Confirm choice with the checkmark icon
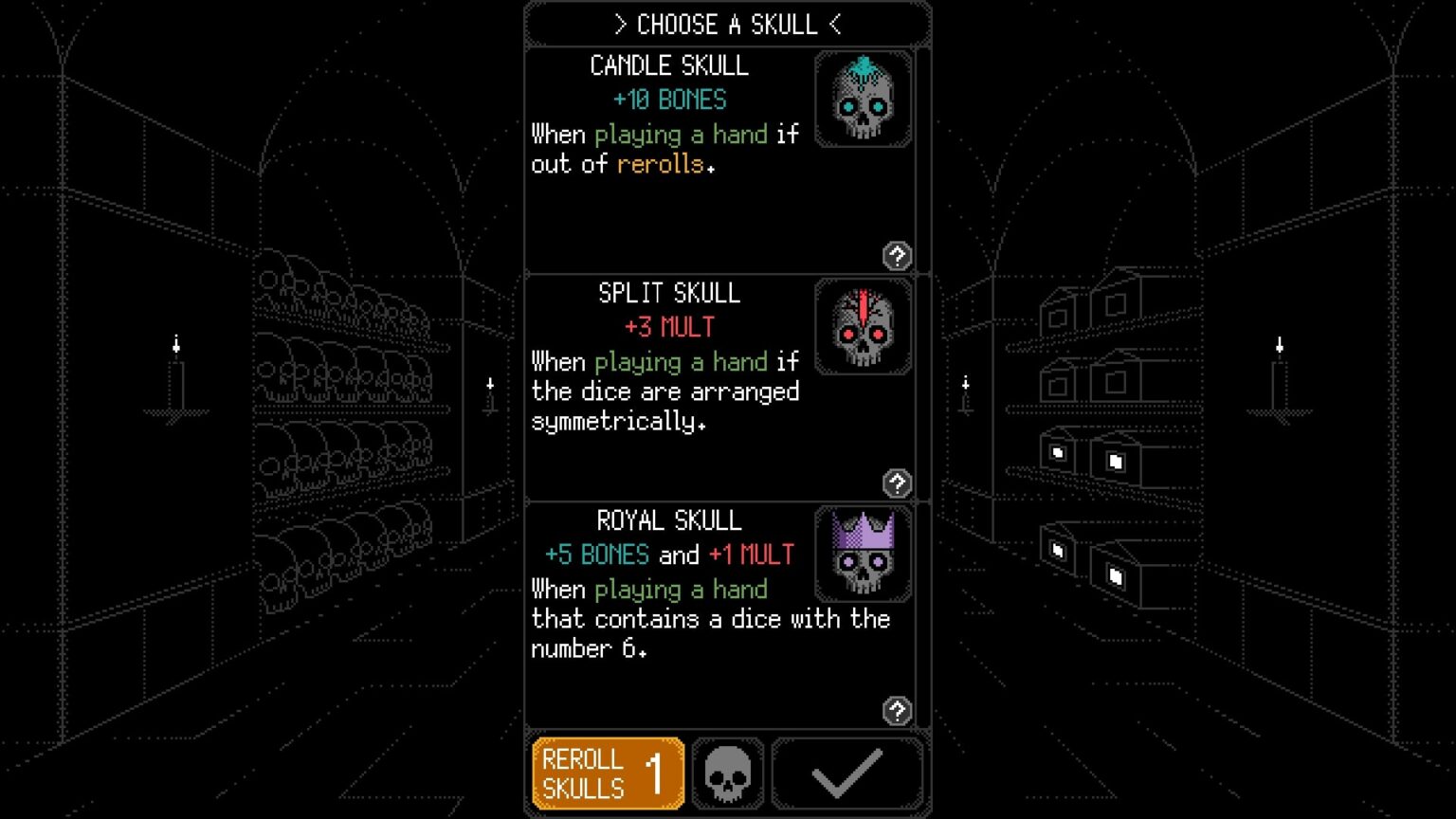This screenshot has height=819, width=1456. pyautogui.click(x=846, y=773)
